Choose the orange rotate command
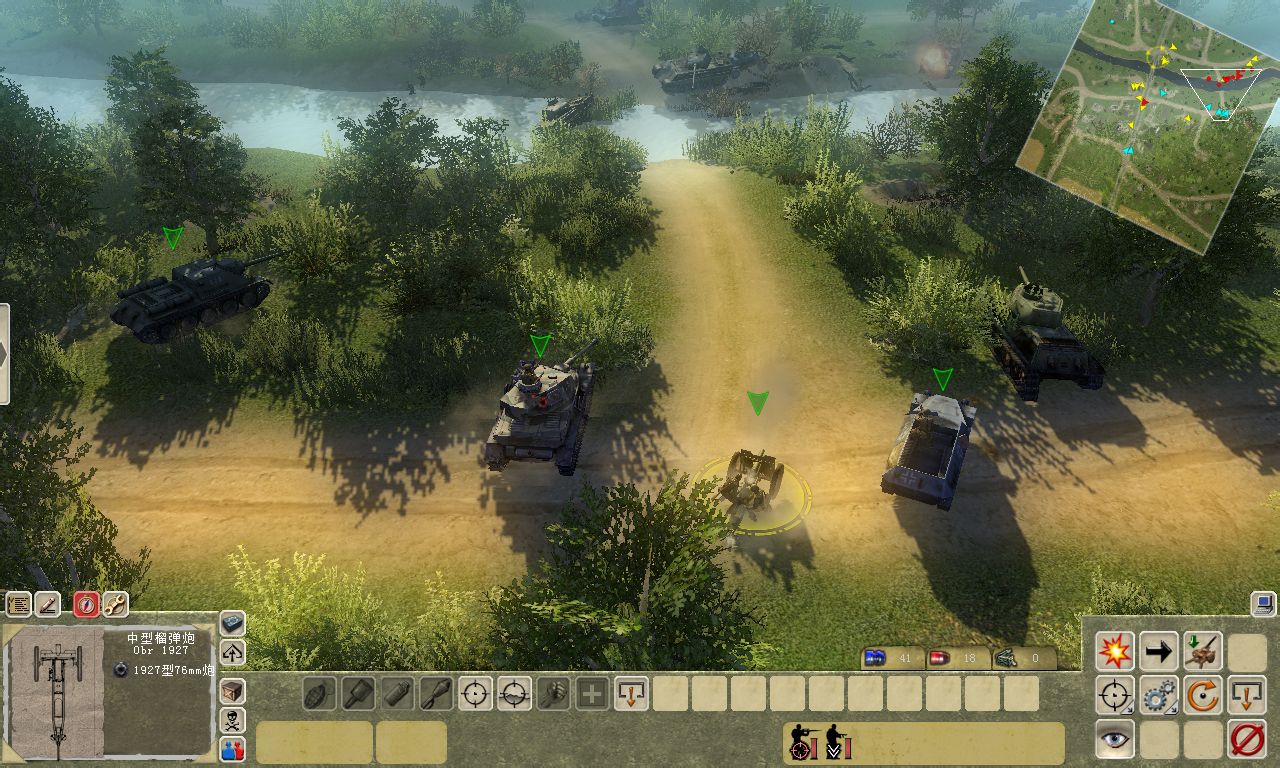The width and height of the screenshot is (1280, 768). (1203, 695)
